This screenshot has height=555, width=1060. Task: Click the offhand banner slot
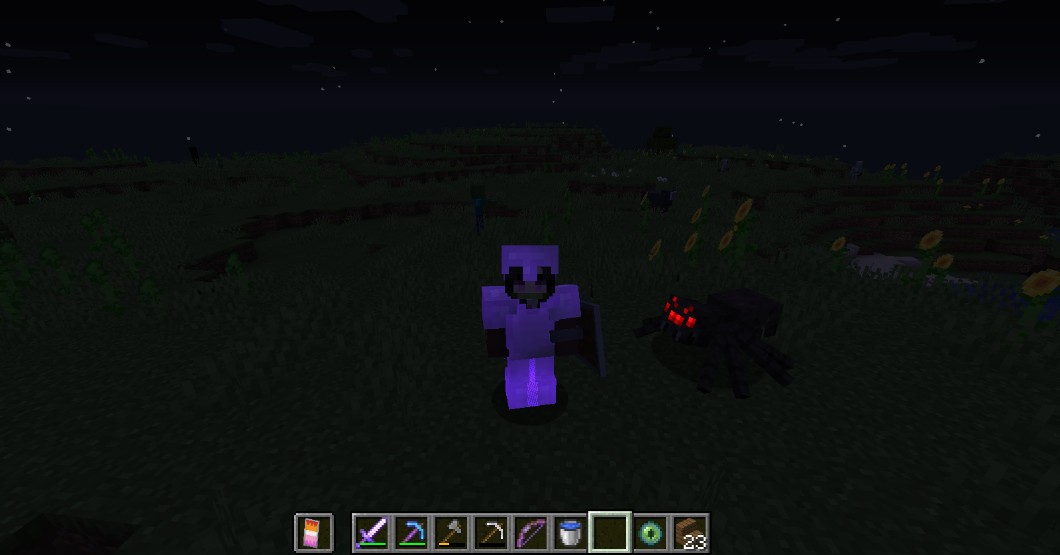(313, 532)
